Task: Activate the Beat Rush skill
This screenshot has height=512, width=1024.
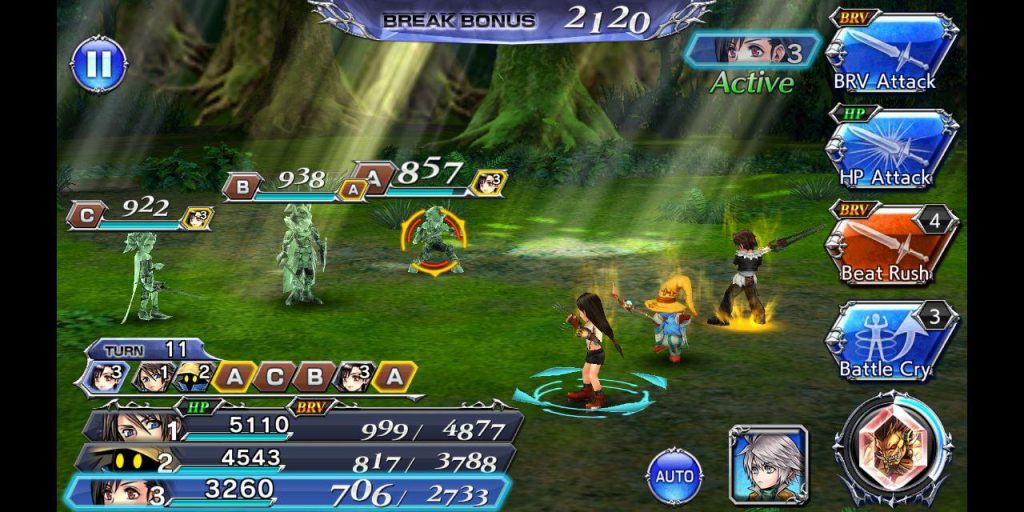Action: pos(892,244)
